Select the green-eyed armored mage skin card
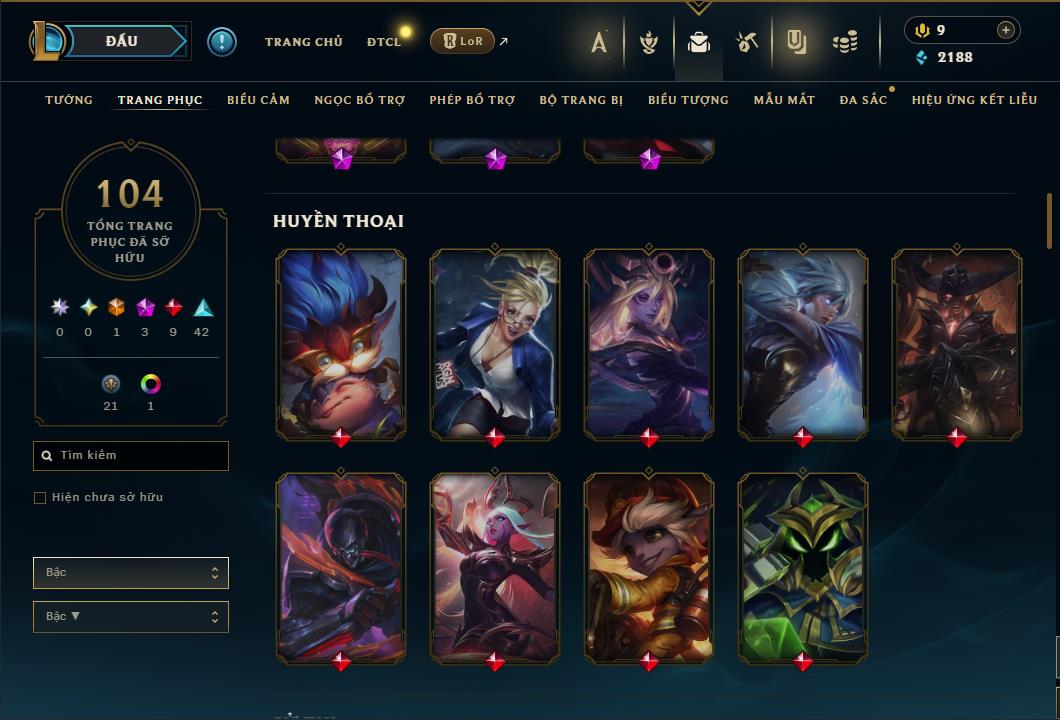The width and height of the screenshot is (1060, 720). click(x=803, y=567)
